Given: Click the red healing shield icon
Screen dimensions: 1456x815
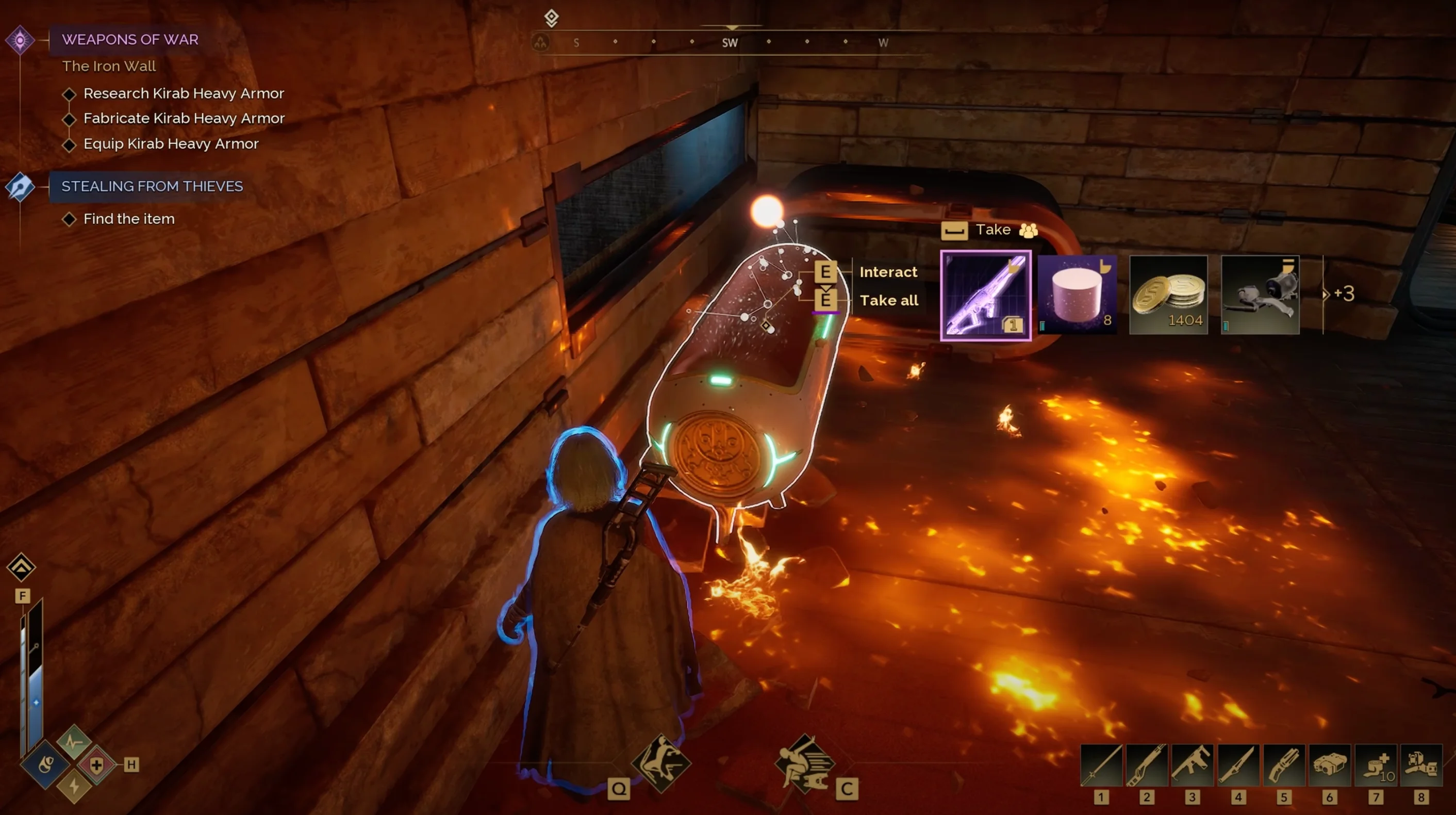Looking at the screenshot, I should [96, 765].
